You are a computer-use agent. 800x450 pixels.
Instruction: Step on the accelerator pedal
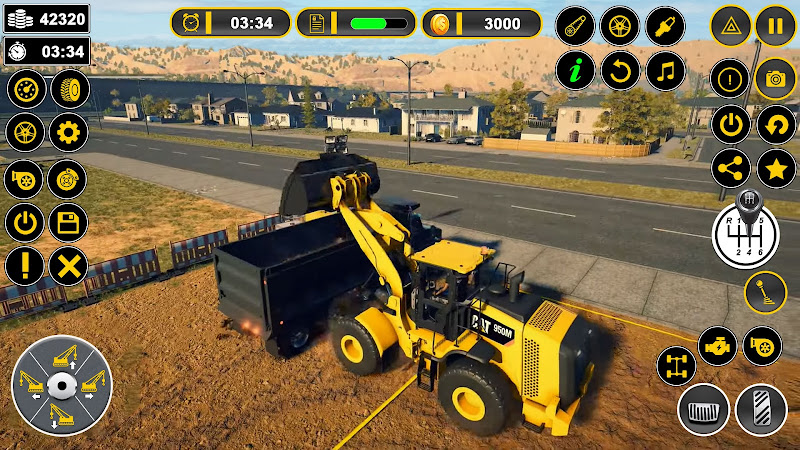tap(761, 410)
